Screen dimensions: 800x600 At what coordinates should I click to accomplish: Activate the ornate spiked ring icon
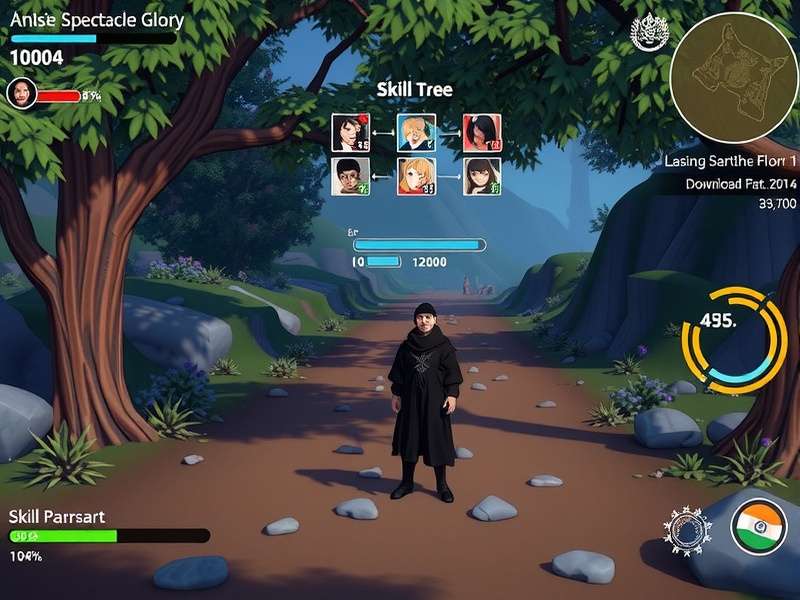688,529
